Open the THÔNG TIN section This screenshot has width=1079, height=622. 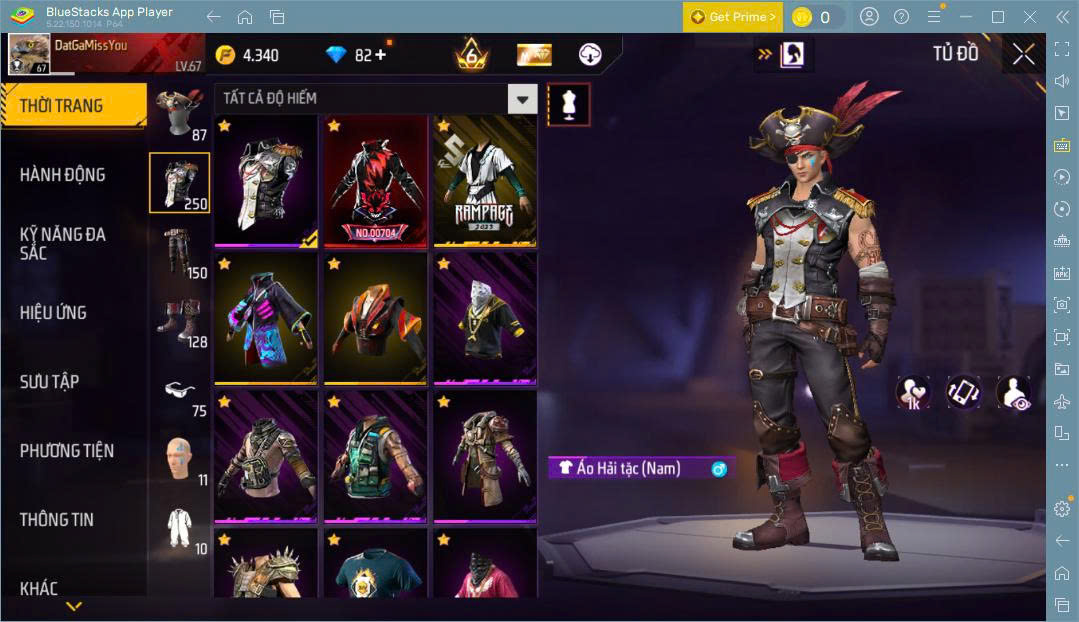click(56, 520)
